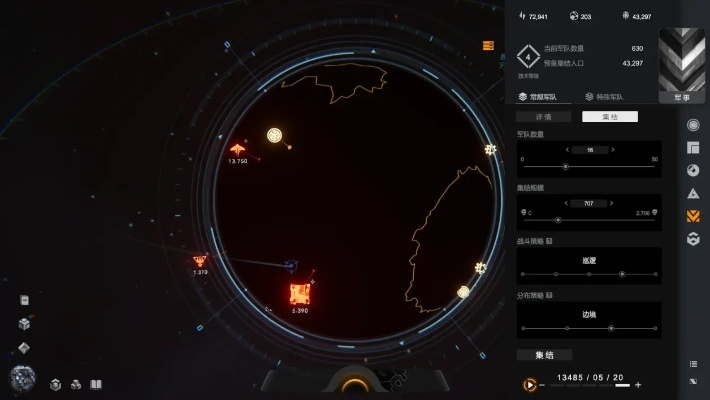
Task: Select the orange chevron military sidebar icon
Action: (x=694, y=216)
